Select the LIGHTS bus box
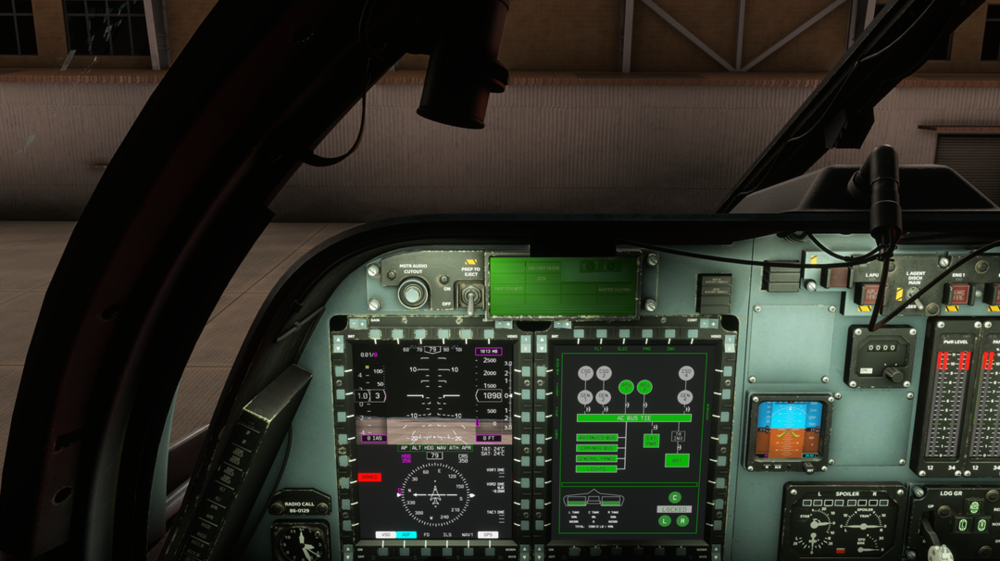This screenshot has height=561, width=1000. point(596,468)
